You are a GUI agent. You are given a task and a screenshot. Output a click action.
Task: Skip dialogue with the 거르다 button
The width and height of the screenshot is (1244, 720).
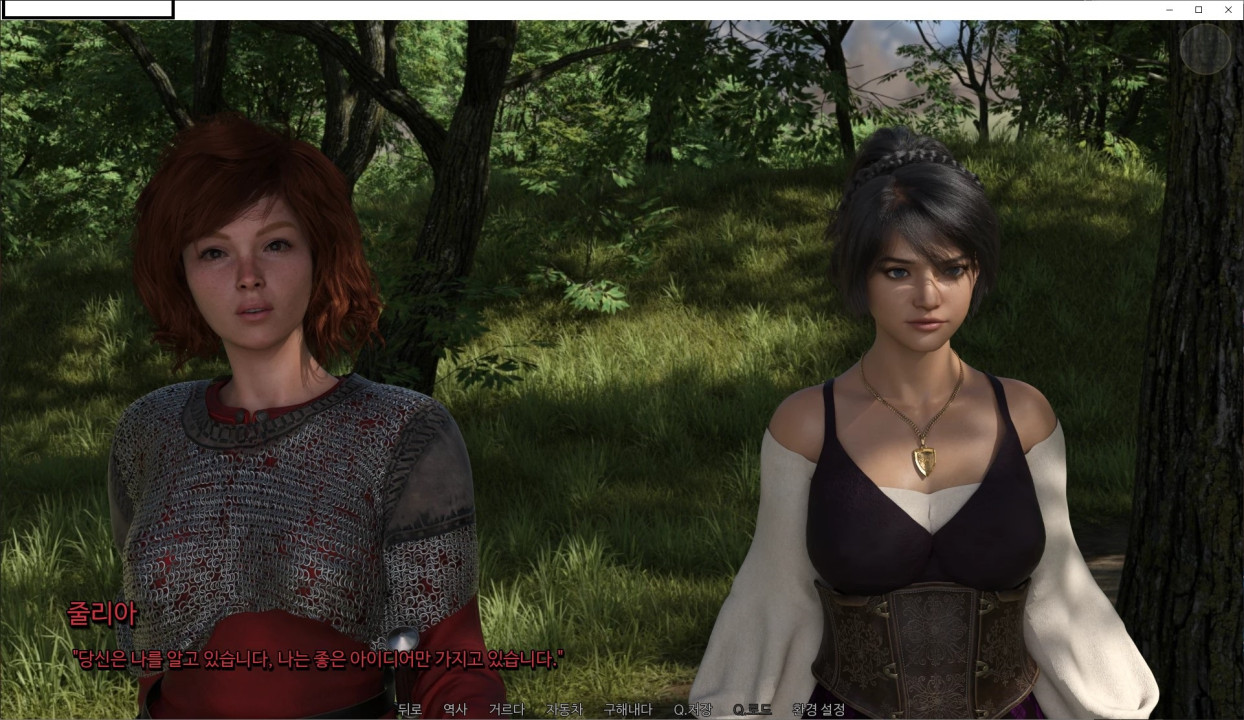(507, 710)
